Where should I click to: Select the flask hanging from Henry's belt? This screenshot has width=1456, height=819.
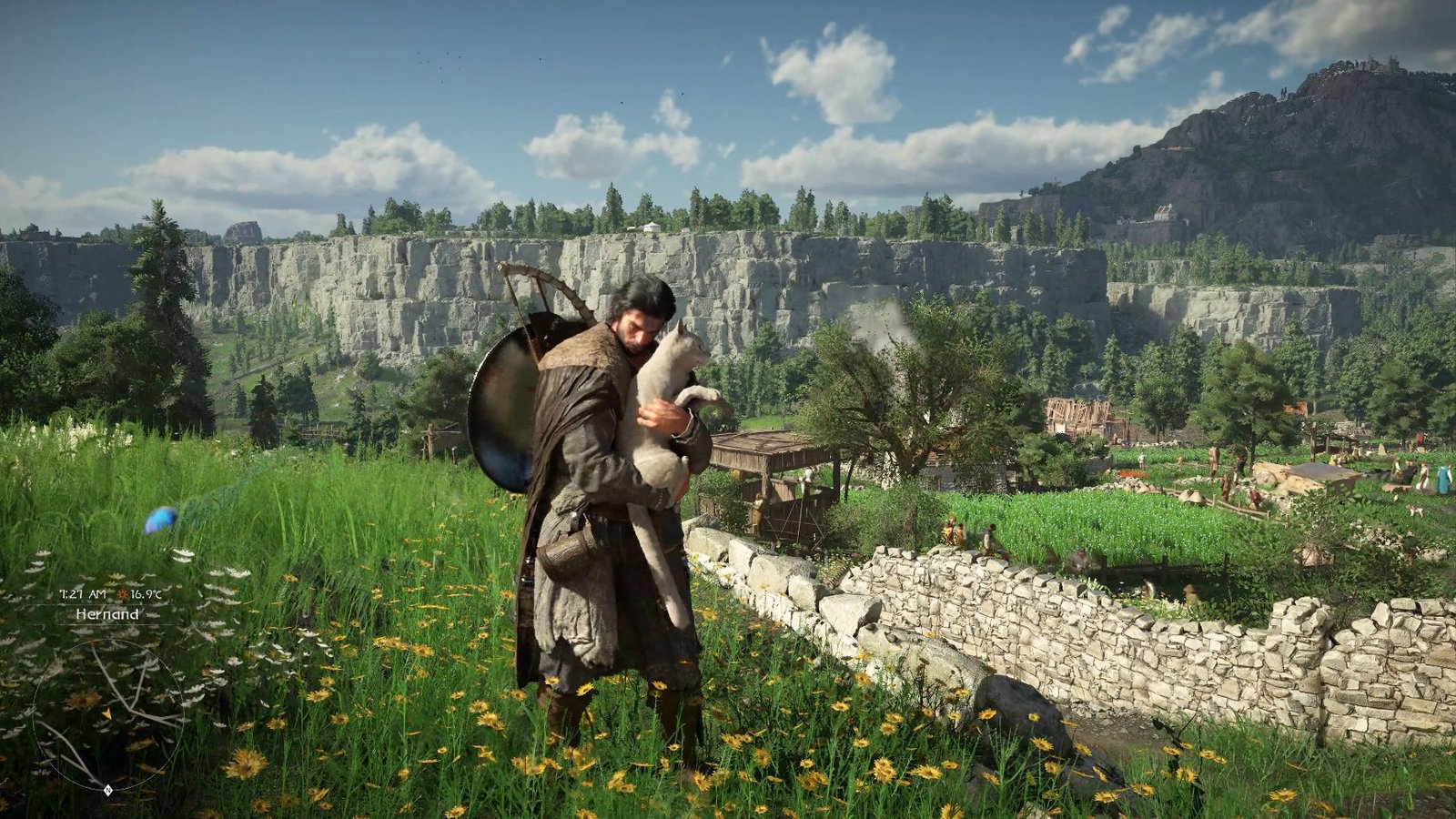pos(566,551)
